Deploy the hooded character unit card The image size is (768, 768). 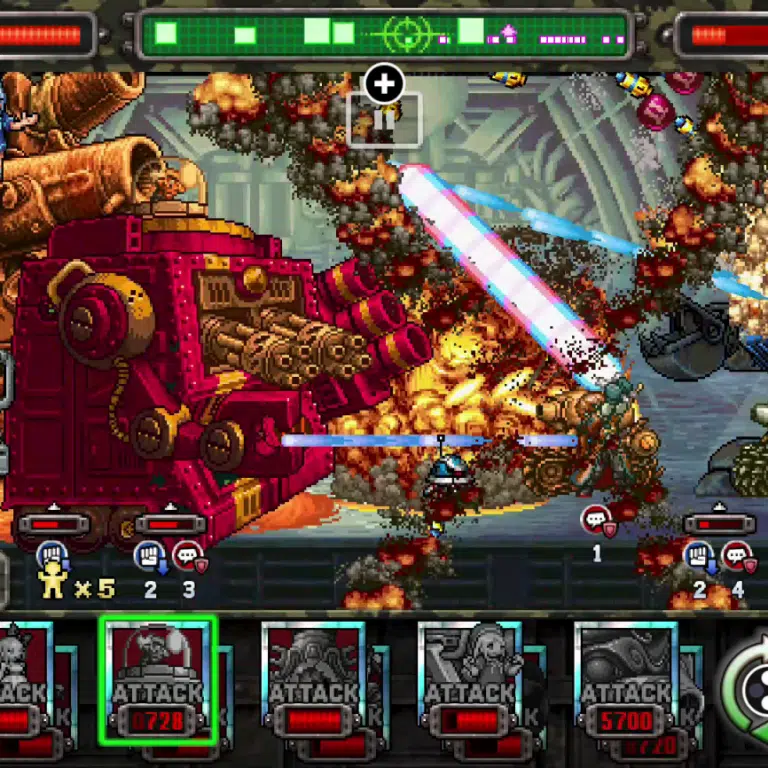click(470, 682)
